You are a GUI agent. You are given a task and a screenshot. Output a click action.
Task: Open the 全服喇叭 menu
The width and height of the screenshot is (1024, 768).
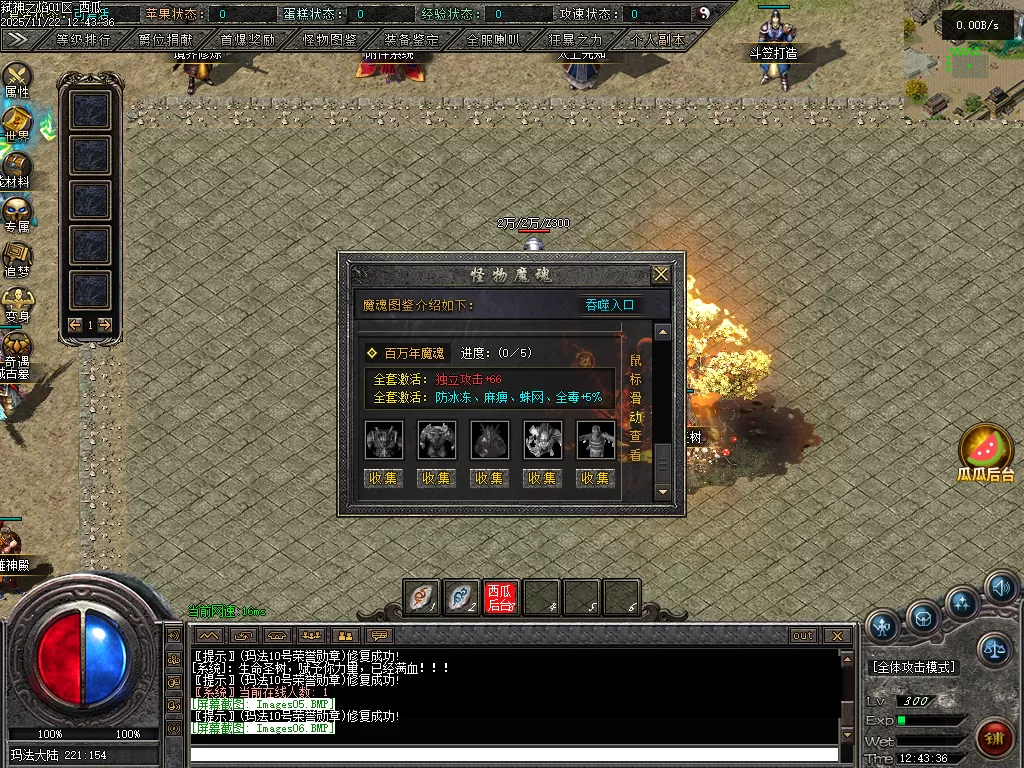tap(494, 40)
